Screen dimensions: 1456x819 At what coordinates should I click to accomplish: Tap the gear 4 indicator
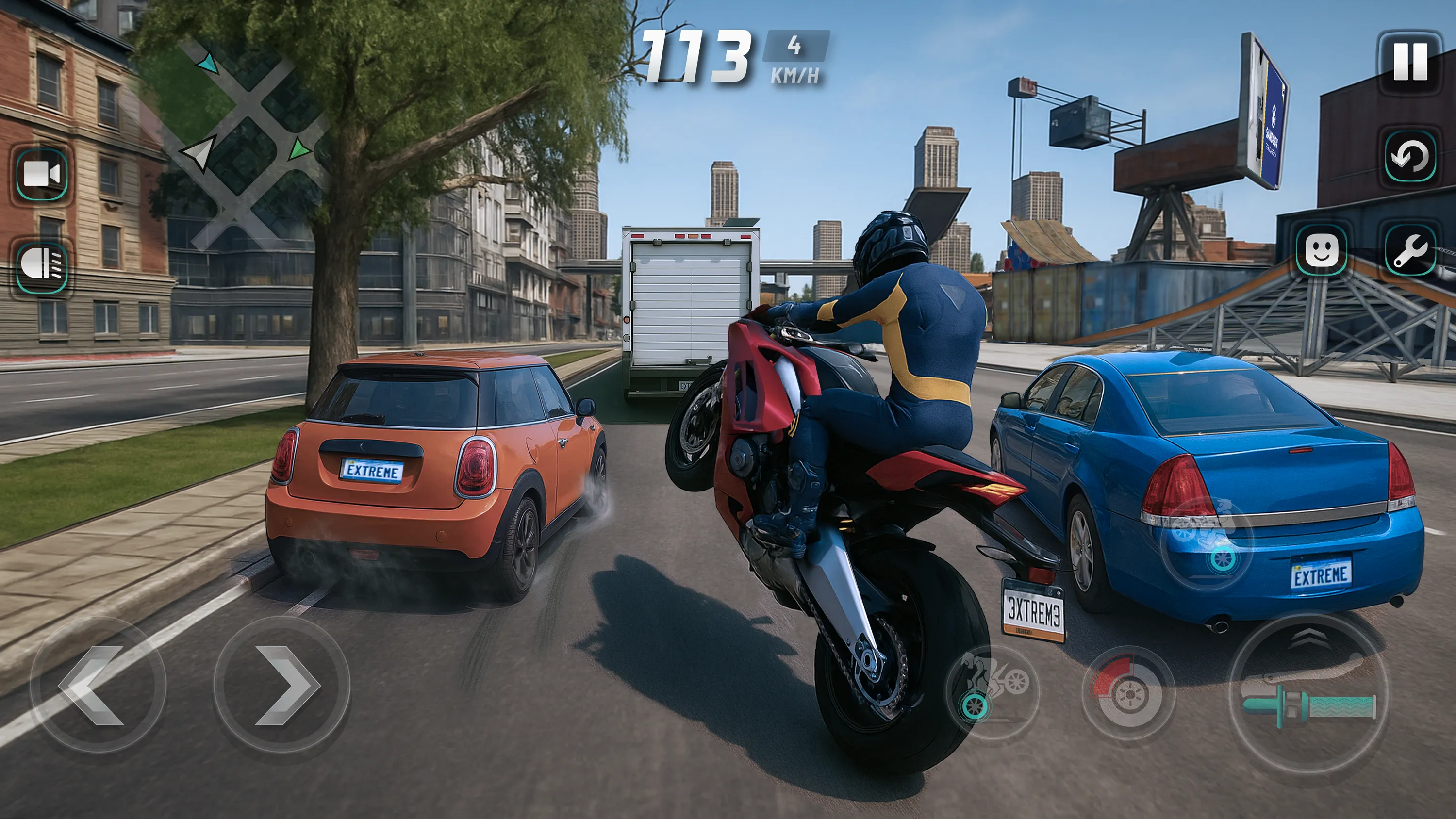(794, 45)
